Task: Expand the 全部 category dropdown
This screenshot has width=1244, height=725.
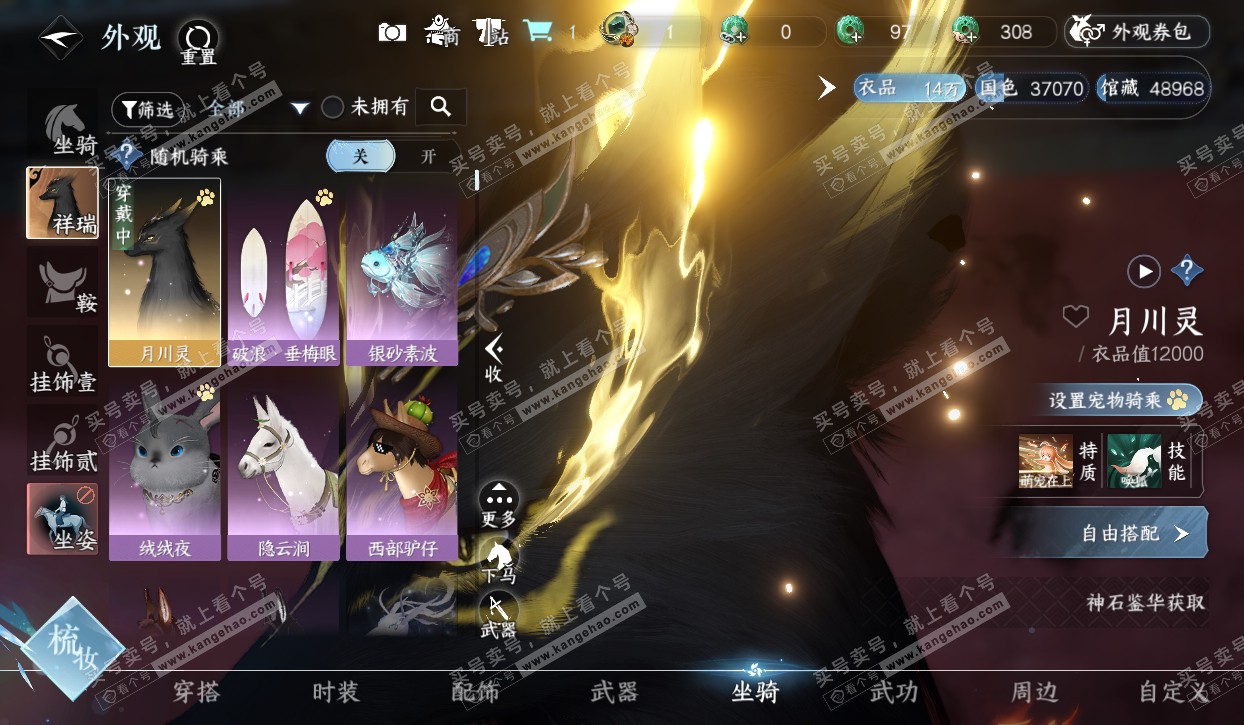Action: pyautogui.click(x=299, y=108)
